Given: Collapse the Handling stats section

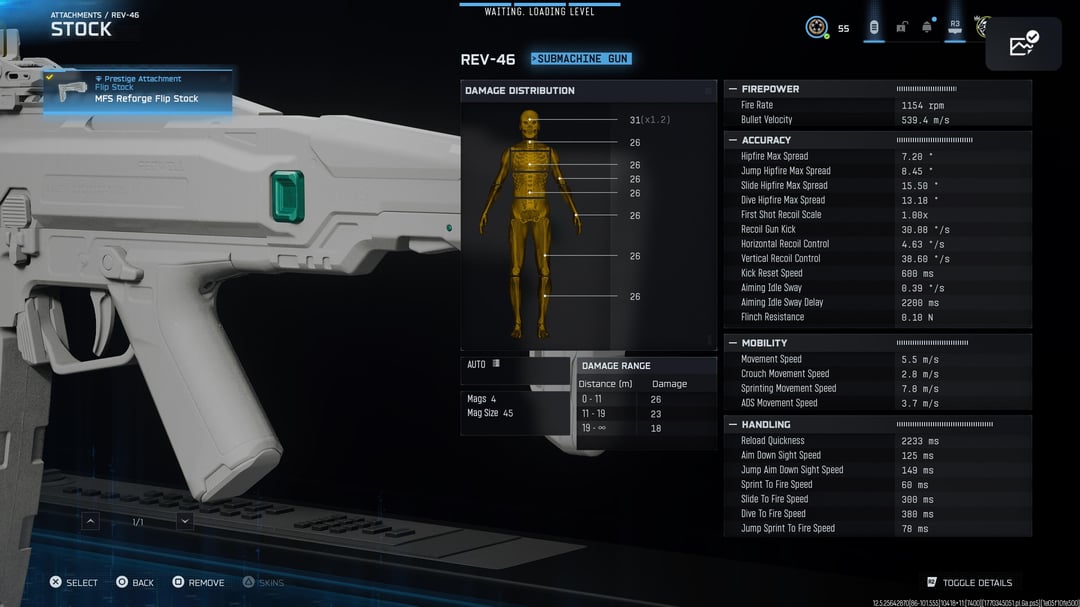Looking at the screenshot, I should click(x=732, y=425).
